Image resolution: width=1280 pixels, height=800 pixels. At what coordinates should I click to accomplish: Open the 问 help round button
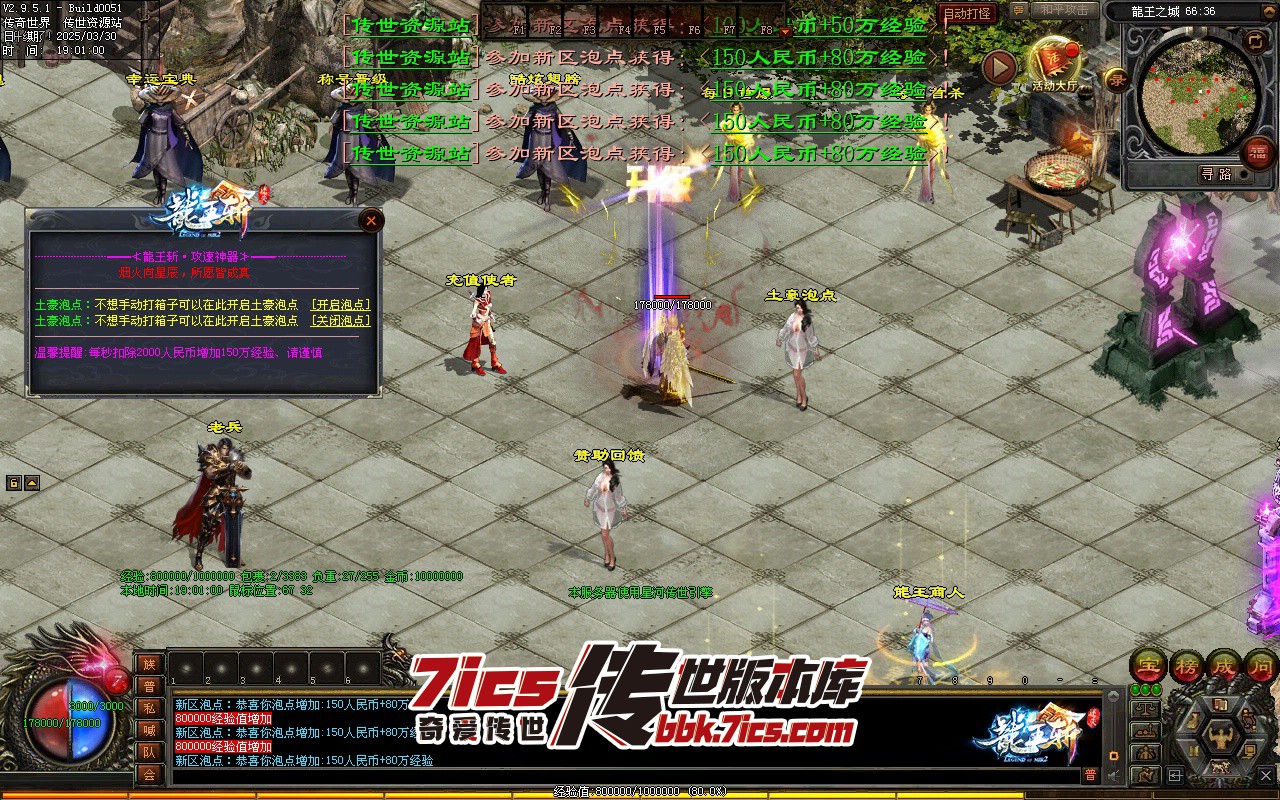[1260, 666]
